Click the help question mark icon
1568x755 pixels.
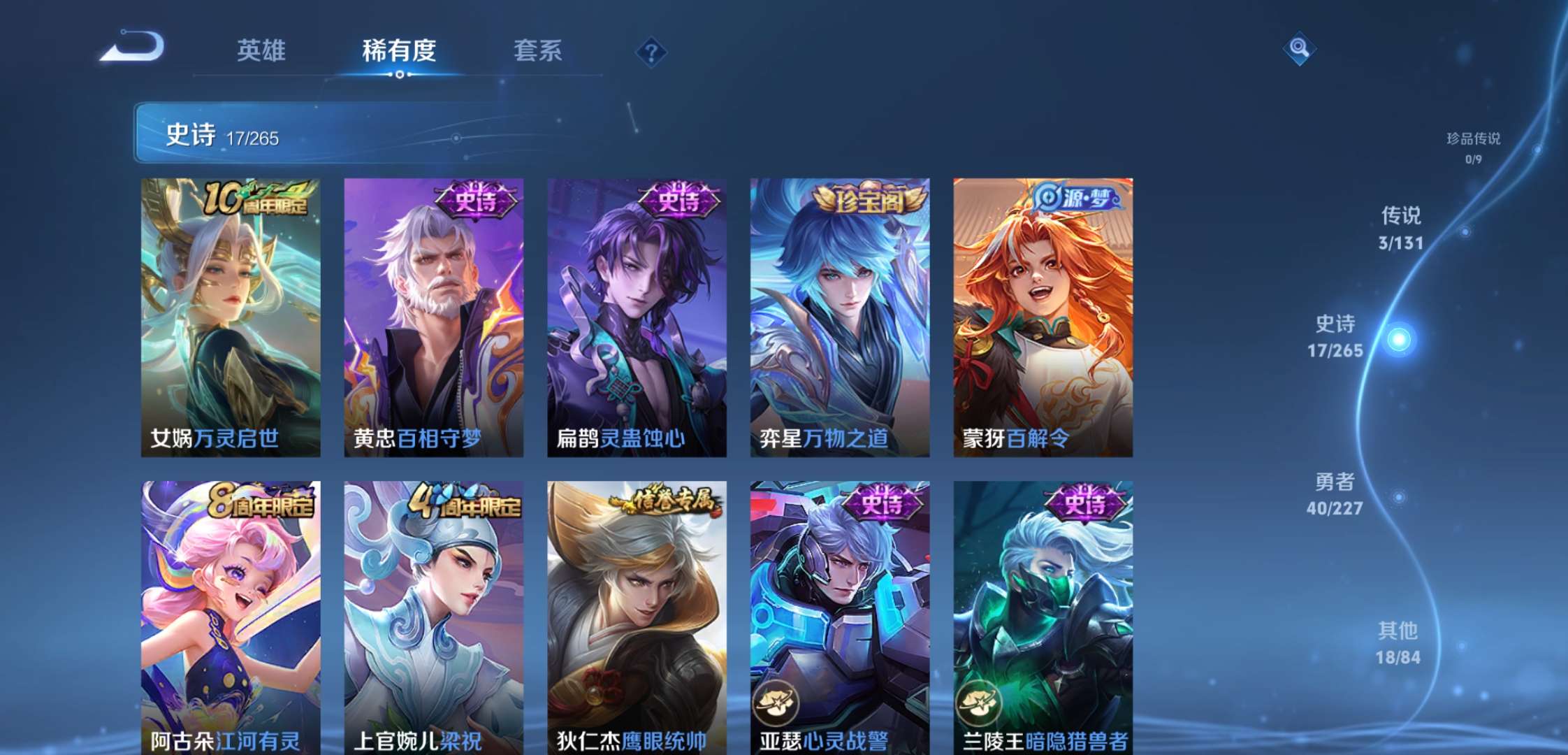(651, 50)
